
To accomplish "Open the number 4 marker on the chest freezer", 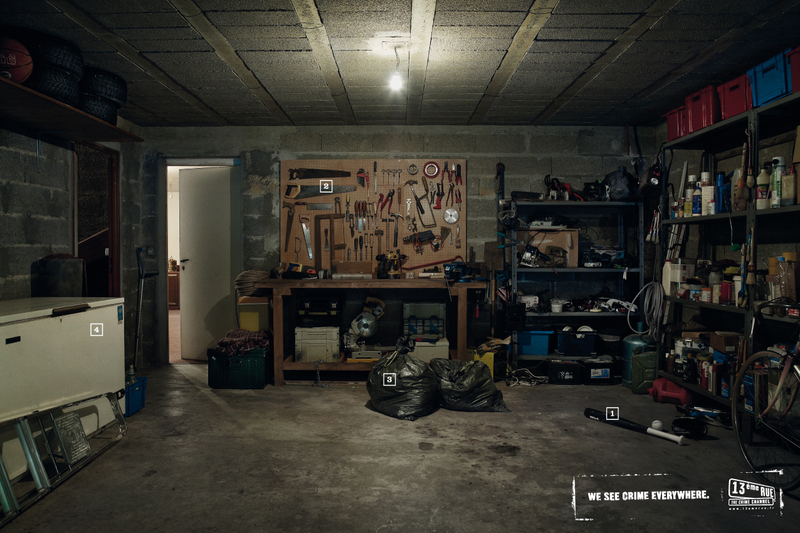I will click(96, 329).
